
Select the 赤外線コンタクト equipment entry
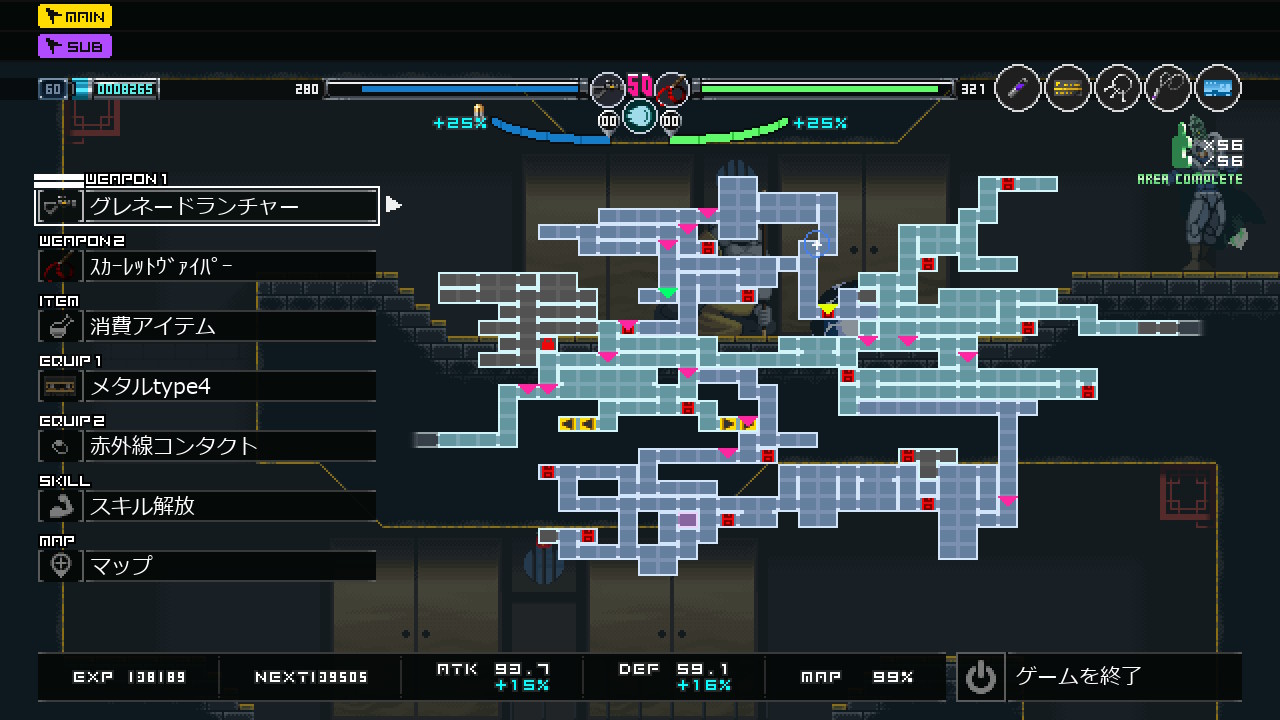(207, 446)
